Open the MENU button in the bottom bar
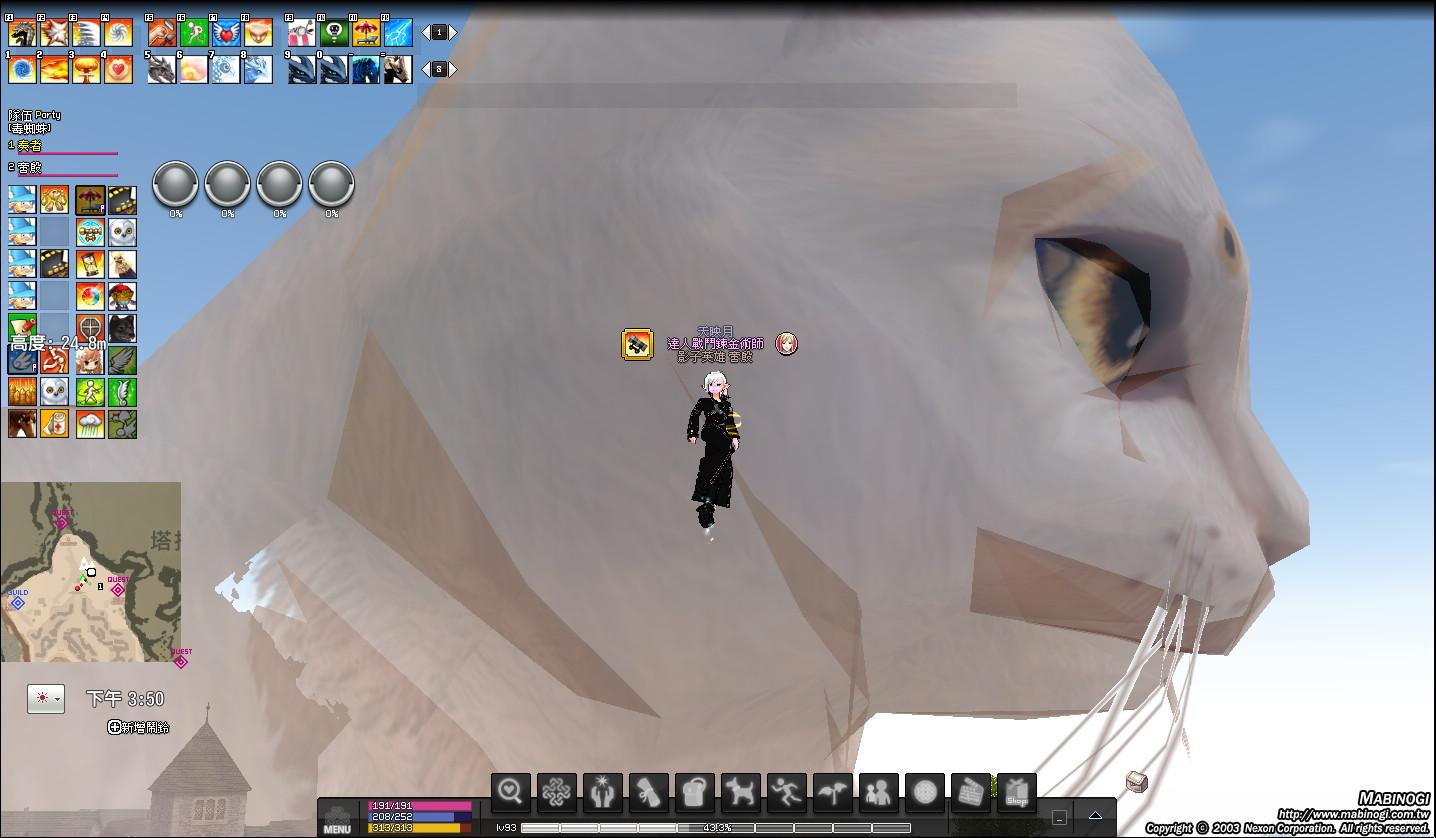 (x=337, y=819)
